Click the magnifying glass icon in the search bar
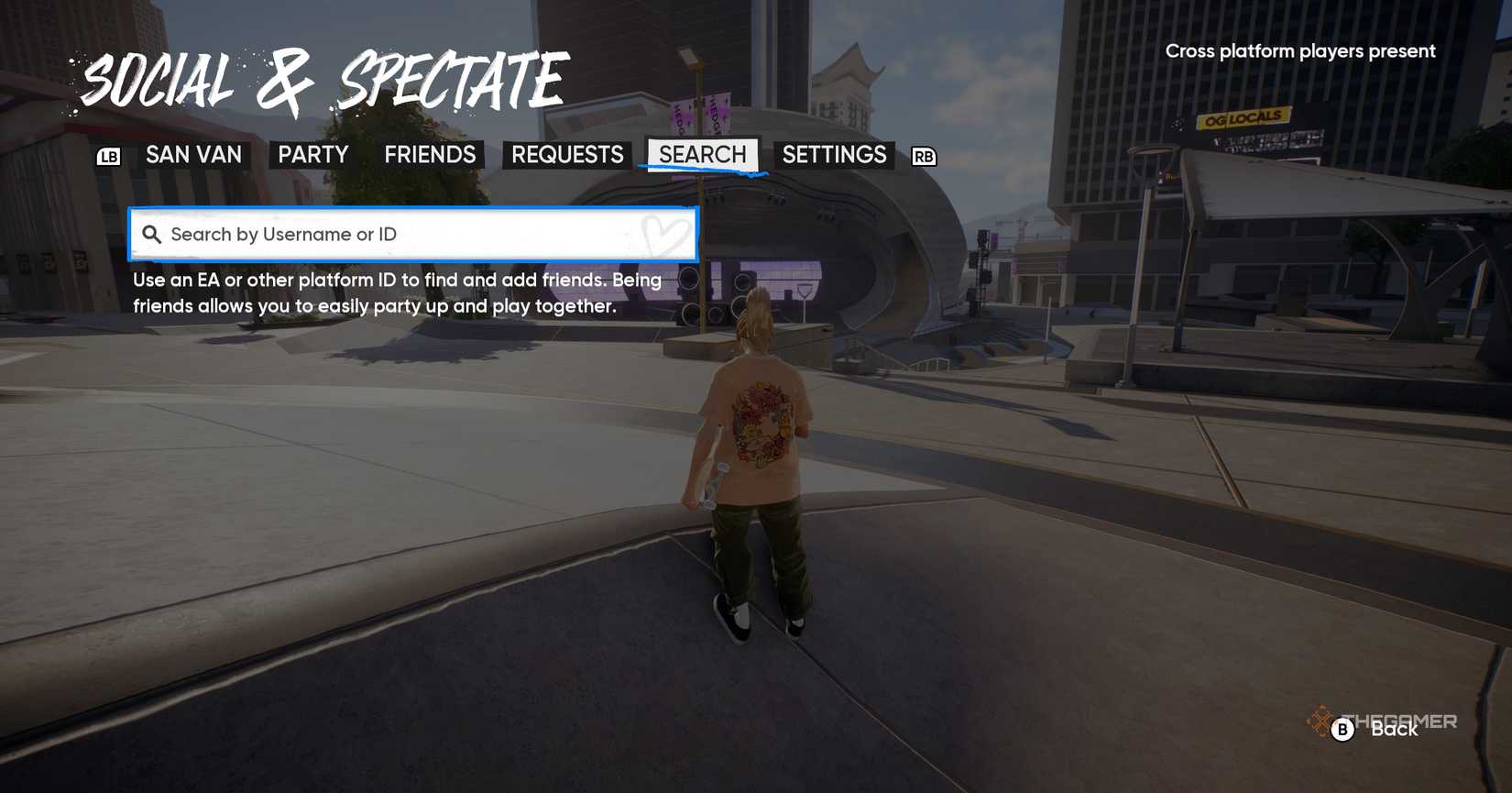 coord(154,235)
